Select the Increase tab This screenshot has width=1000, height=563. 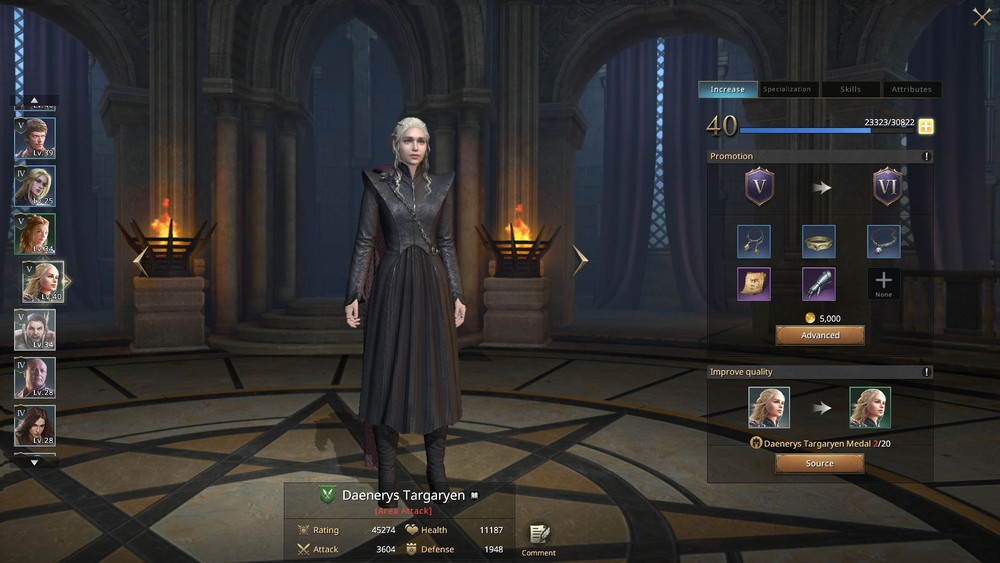click(x=727, y=89)
